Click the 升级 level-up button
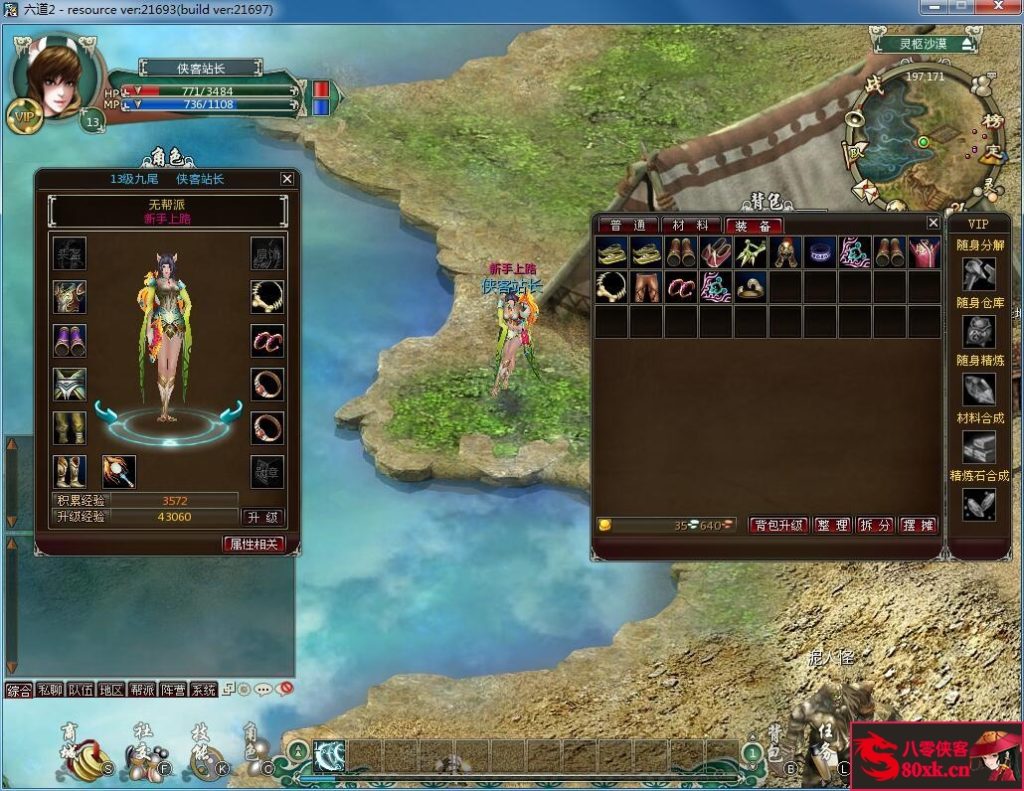1024x791 pixels. click(262, 517)
